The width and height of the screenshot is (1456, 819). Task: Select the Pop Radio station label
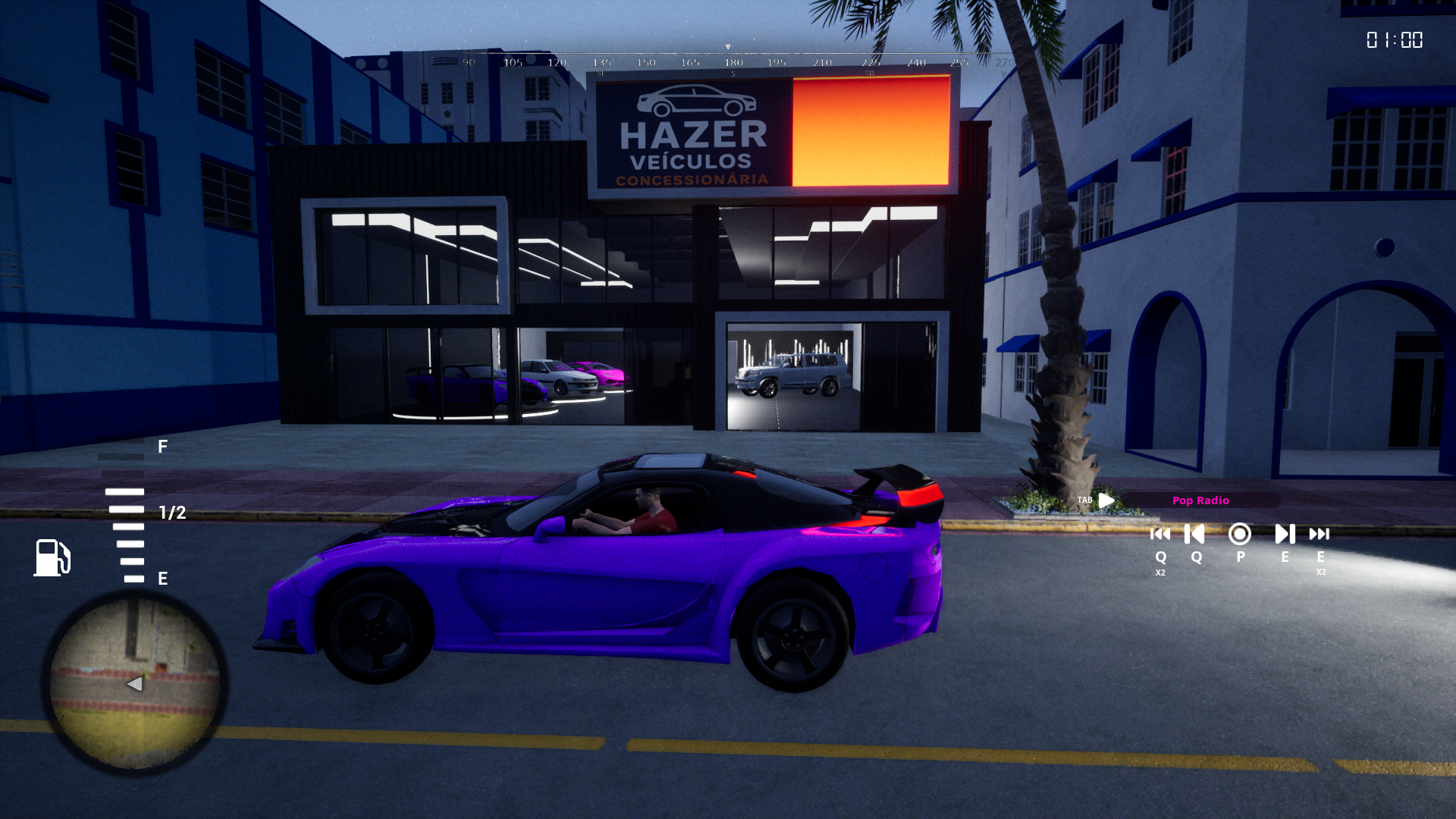point(1200,500)
